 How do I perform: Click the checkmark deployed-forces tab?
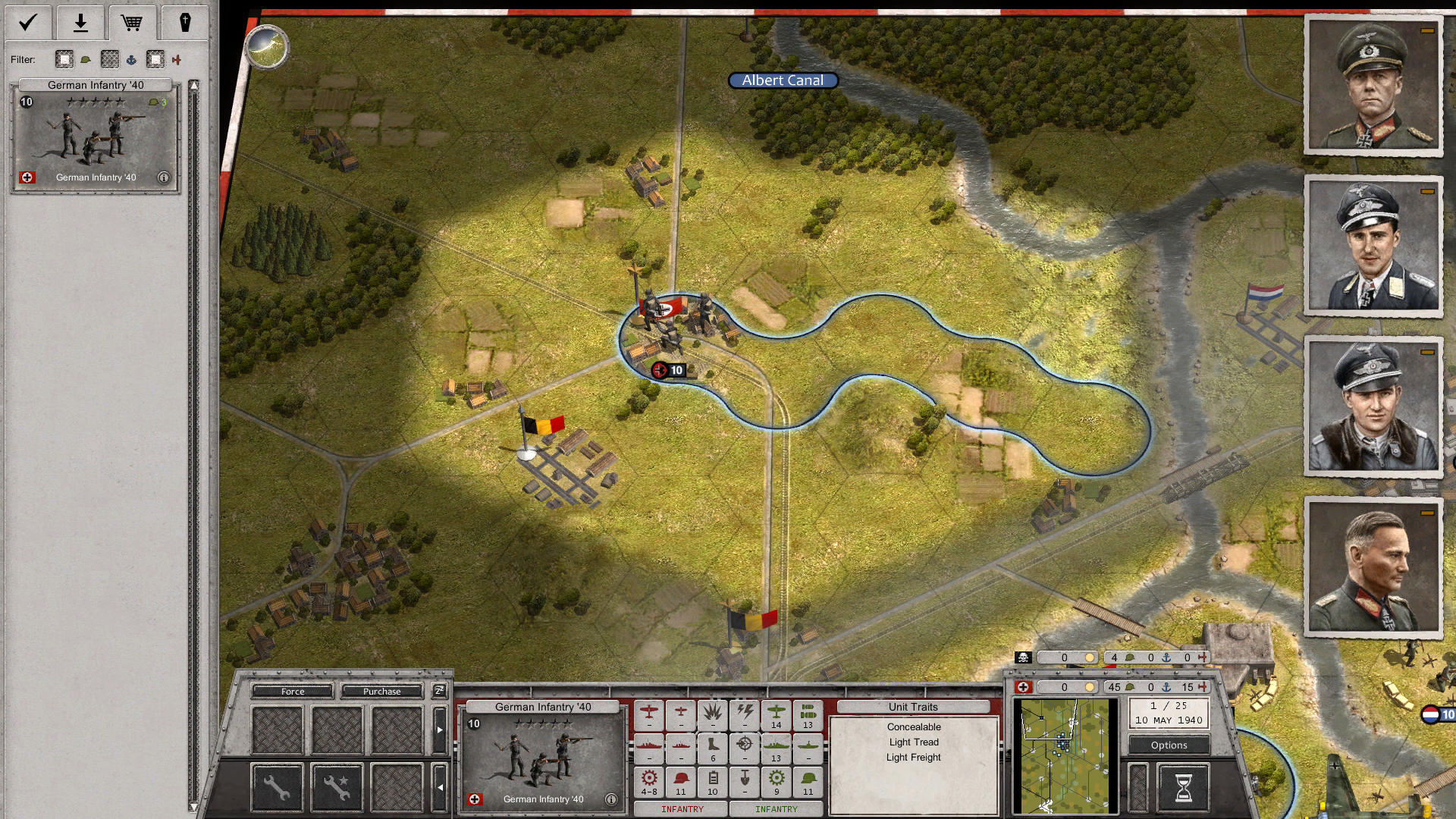[x=27, y=23]
